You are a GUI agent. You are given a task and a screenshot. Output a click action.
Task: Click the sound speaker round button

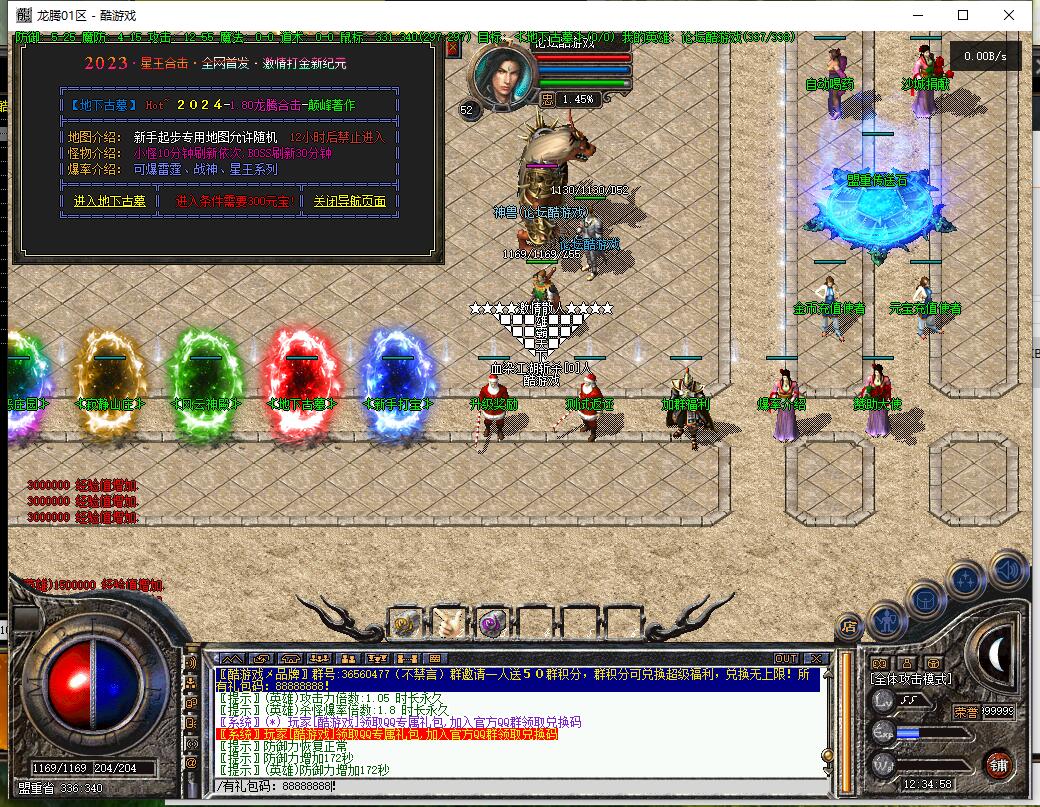tap(1009, 569)
